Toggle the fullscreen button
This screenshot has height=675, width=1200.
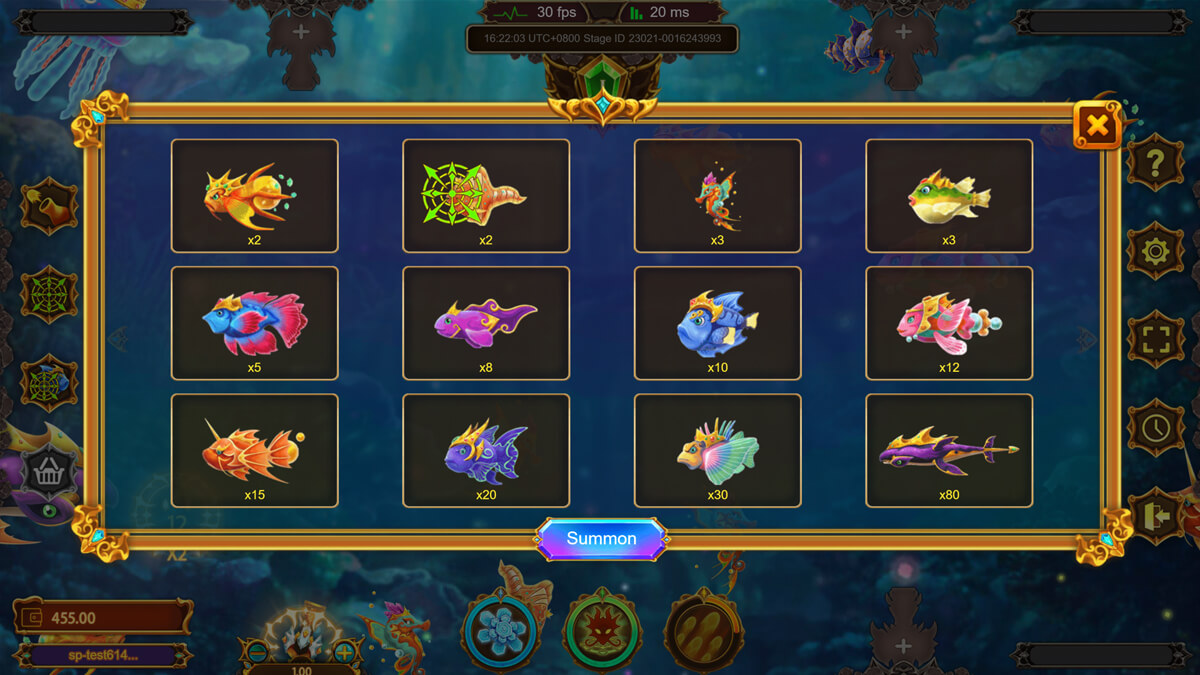point(1155,339)
